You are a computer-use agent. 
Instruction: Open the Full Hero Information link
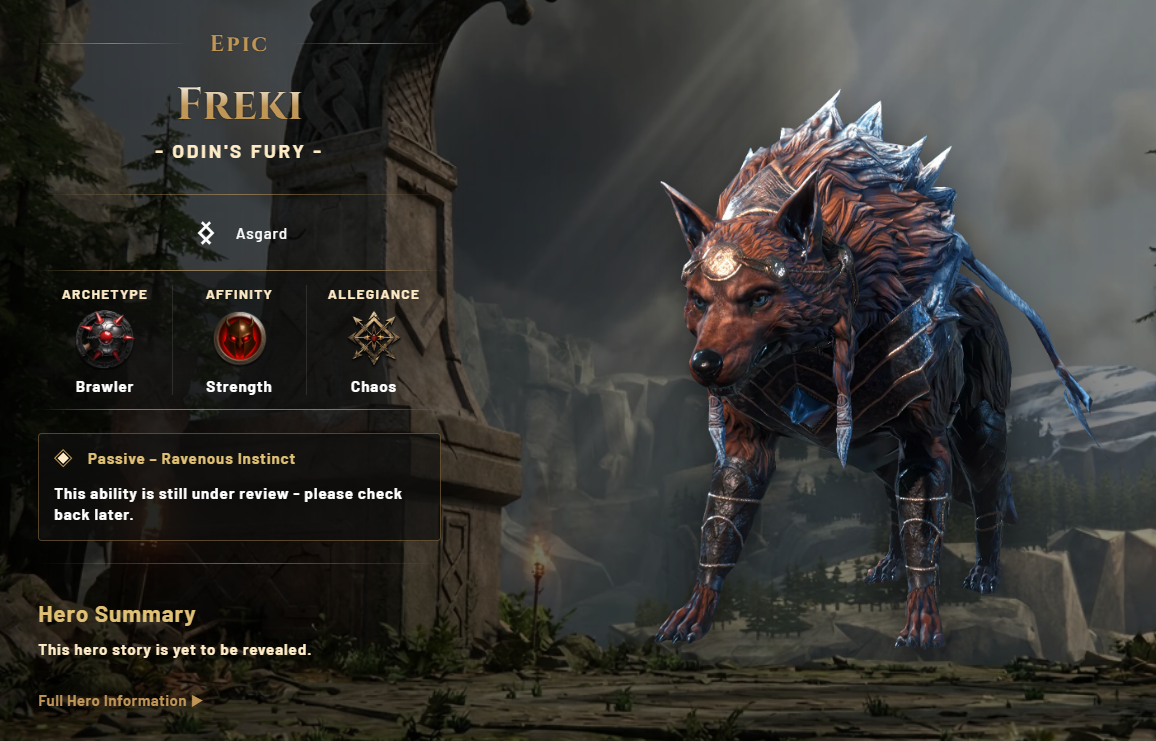120,701
